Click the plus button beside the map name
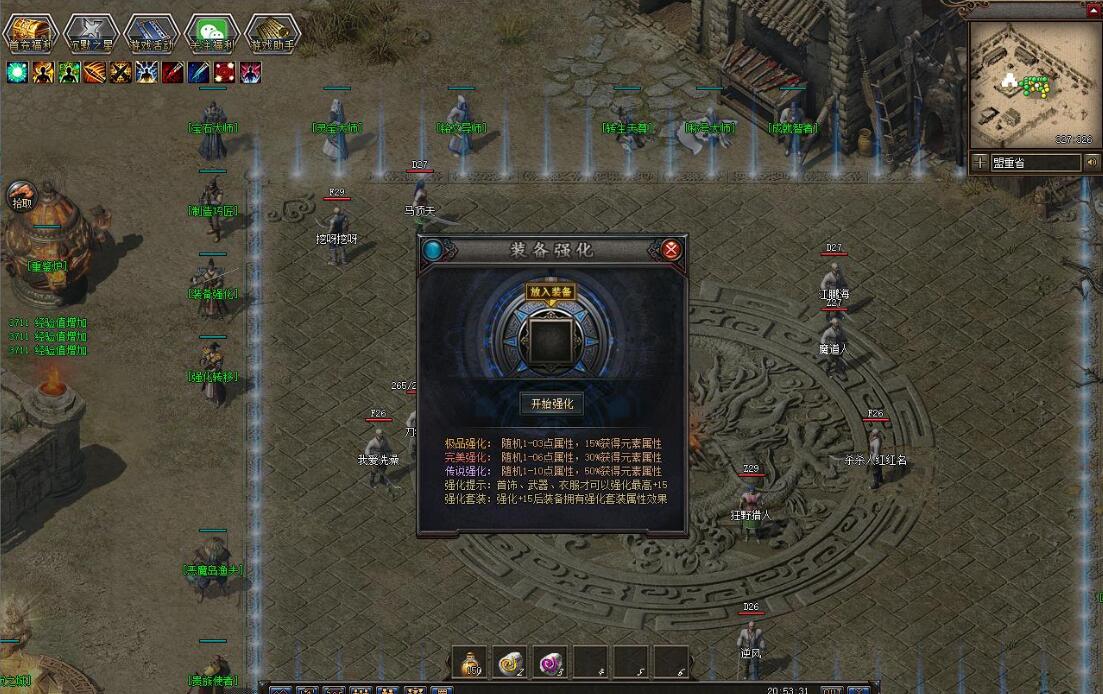Screen dimensions: 1103x694 point(978,162)
